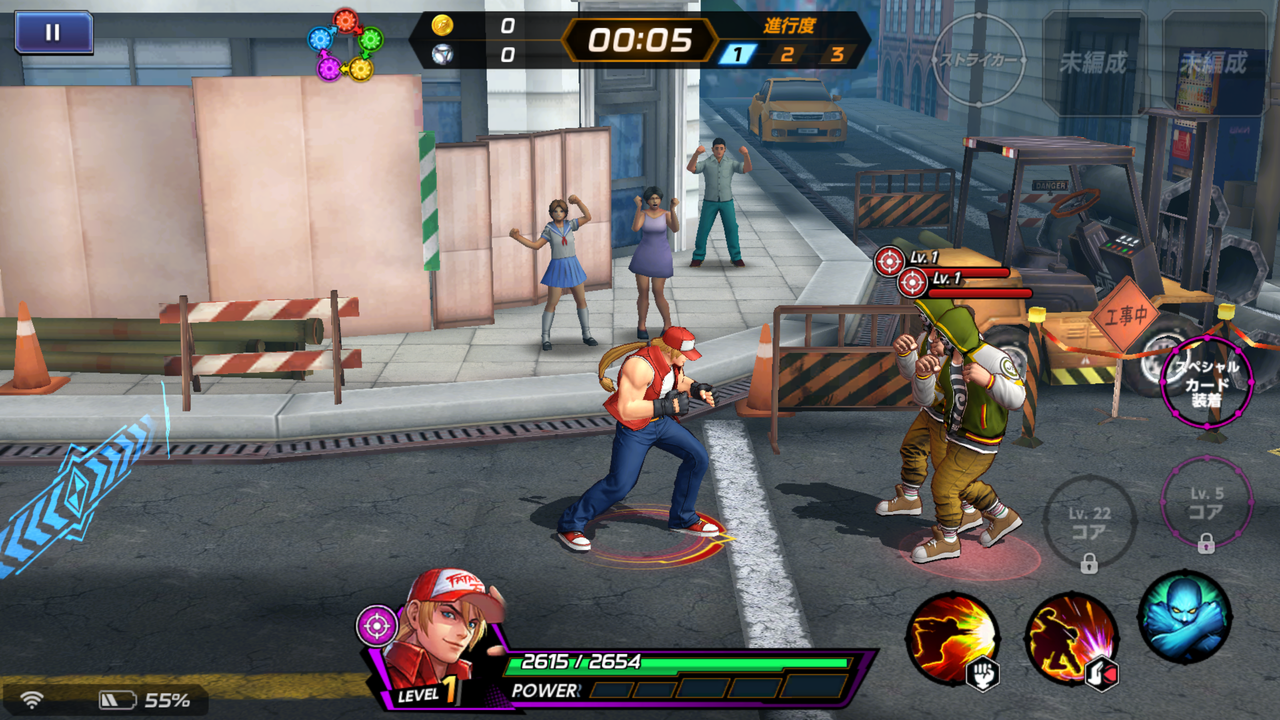Open the スペシャルカード装着 special card button

[x=1206, y=383]
